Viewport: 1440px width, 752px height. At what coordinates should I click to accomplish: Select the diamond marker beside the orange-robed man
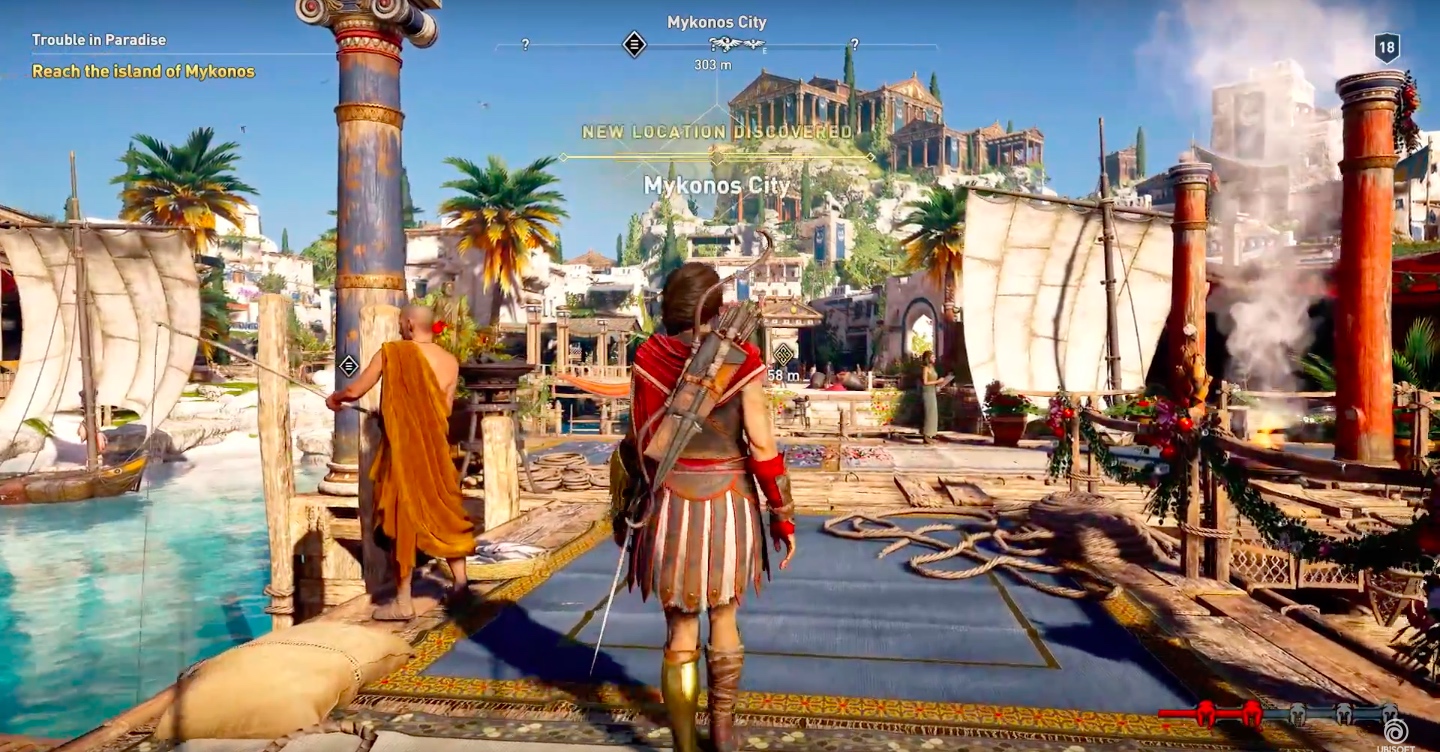coord(348,365)
